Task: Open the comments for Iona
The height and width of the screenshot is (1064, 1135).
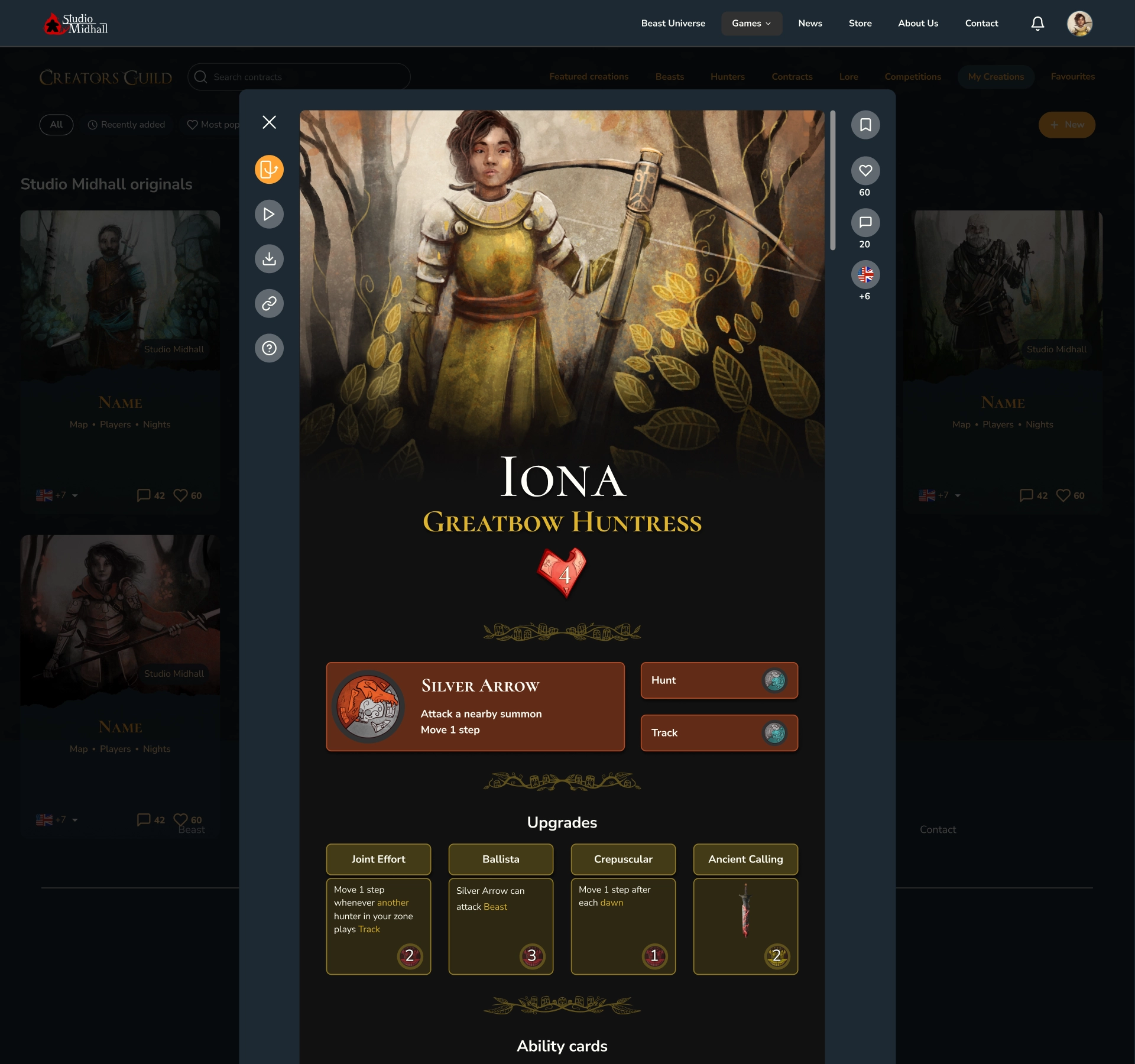Action: [x=865, y=223]
